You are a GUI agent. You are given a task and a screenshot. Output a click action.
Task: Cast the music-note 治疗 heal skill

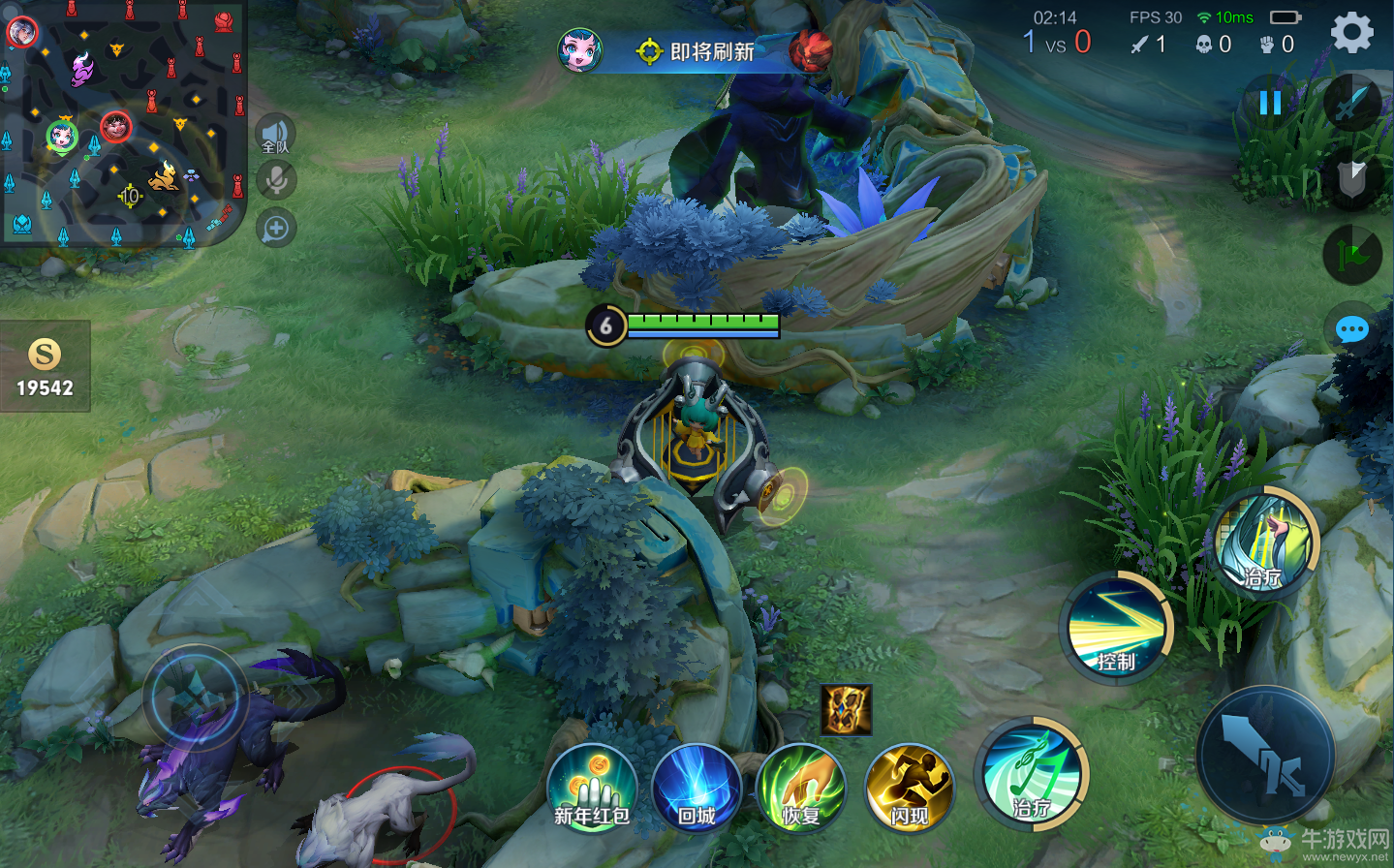pos(1032,774)
